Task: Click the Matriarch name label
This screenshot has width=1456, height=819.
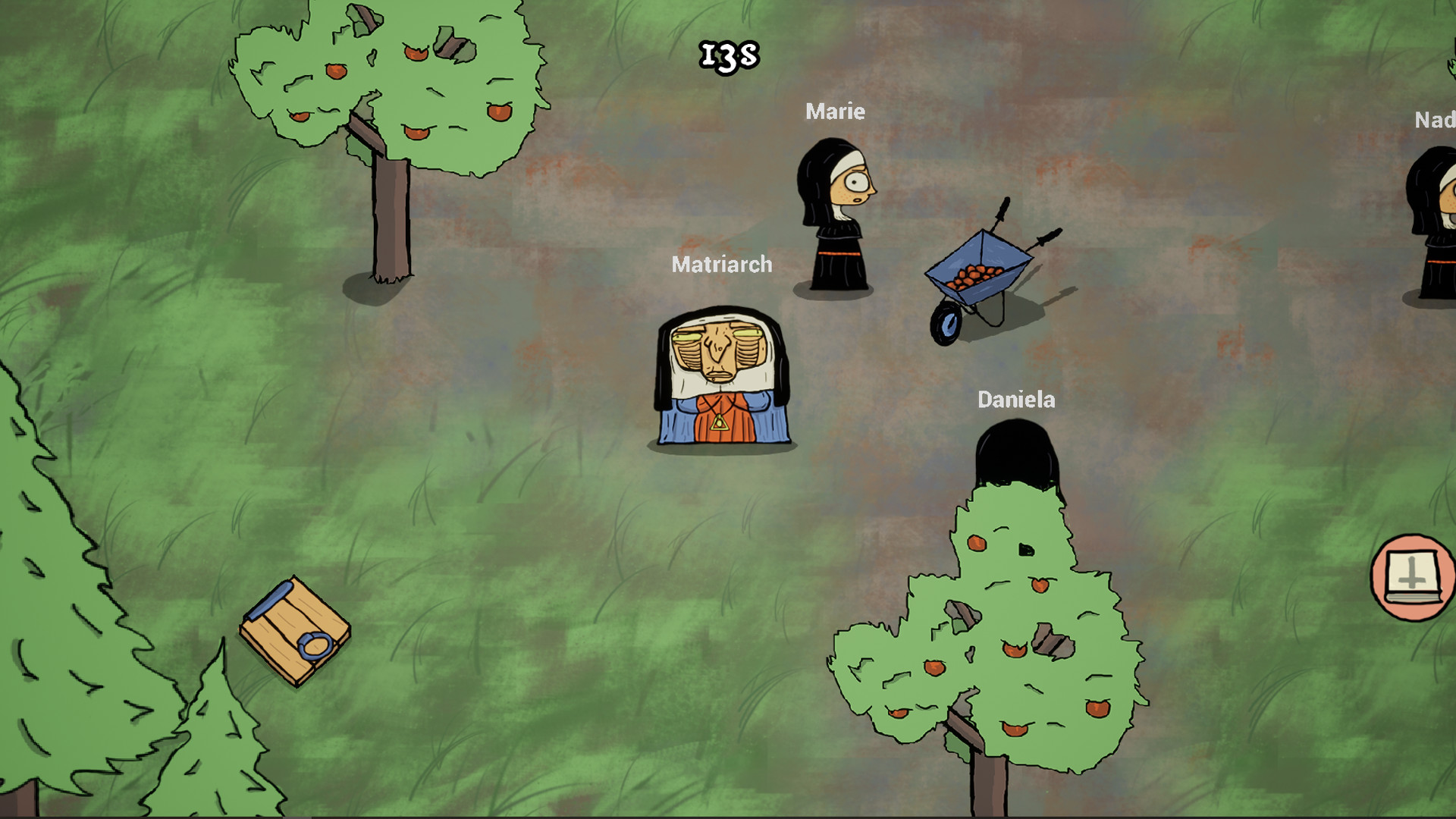Action: coord(722,265)
